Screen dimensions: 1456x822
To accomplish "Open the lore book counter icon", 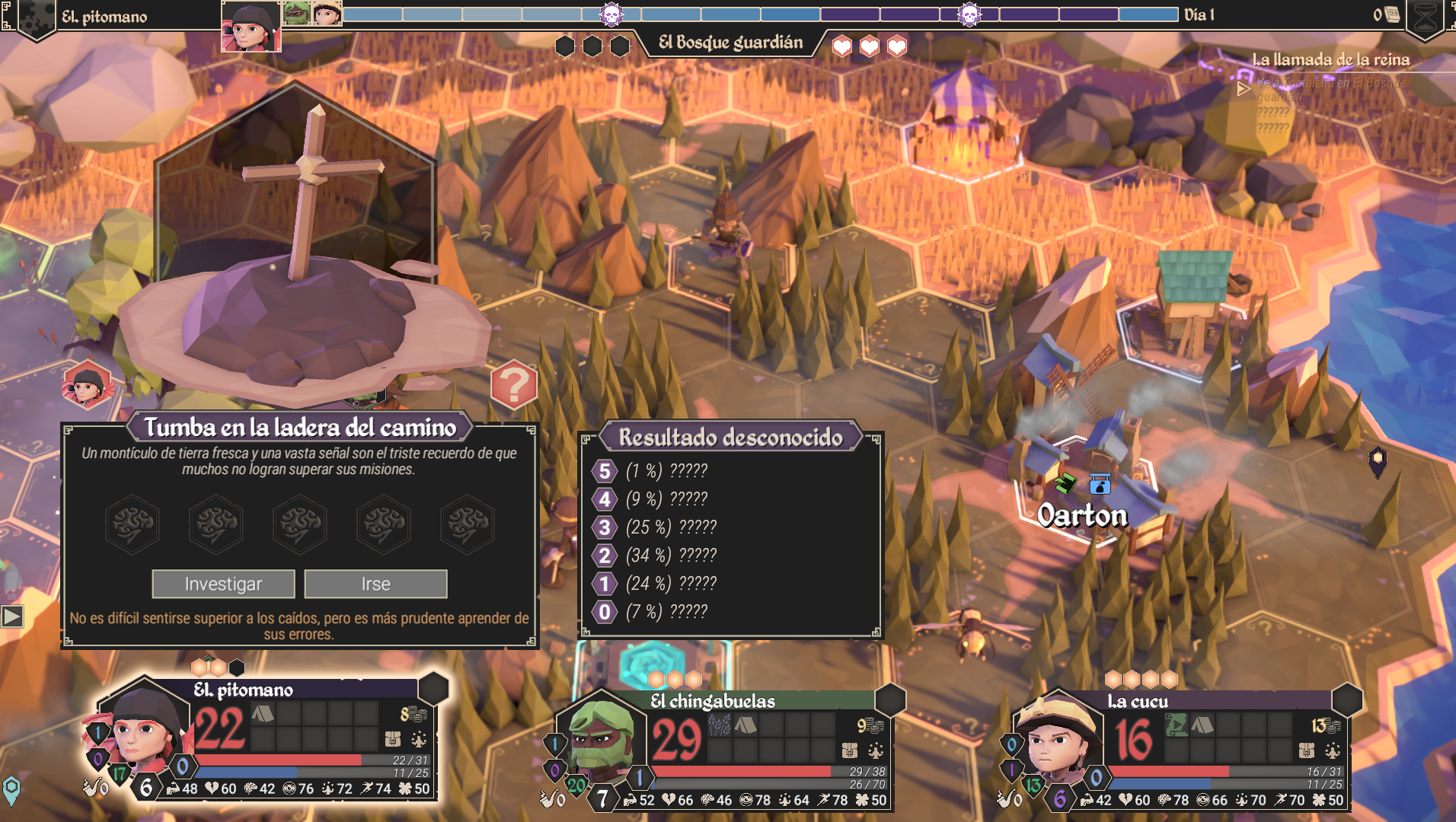I will [1391, 14].
